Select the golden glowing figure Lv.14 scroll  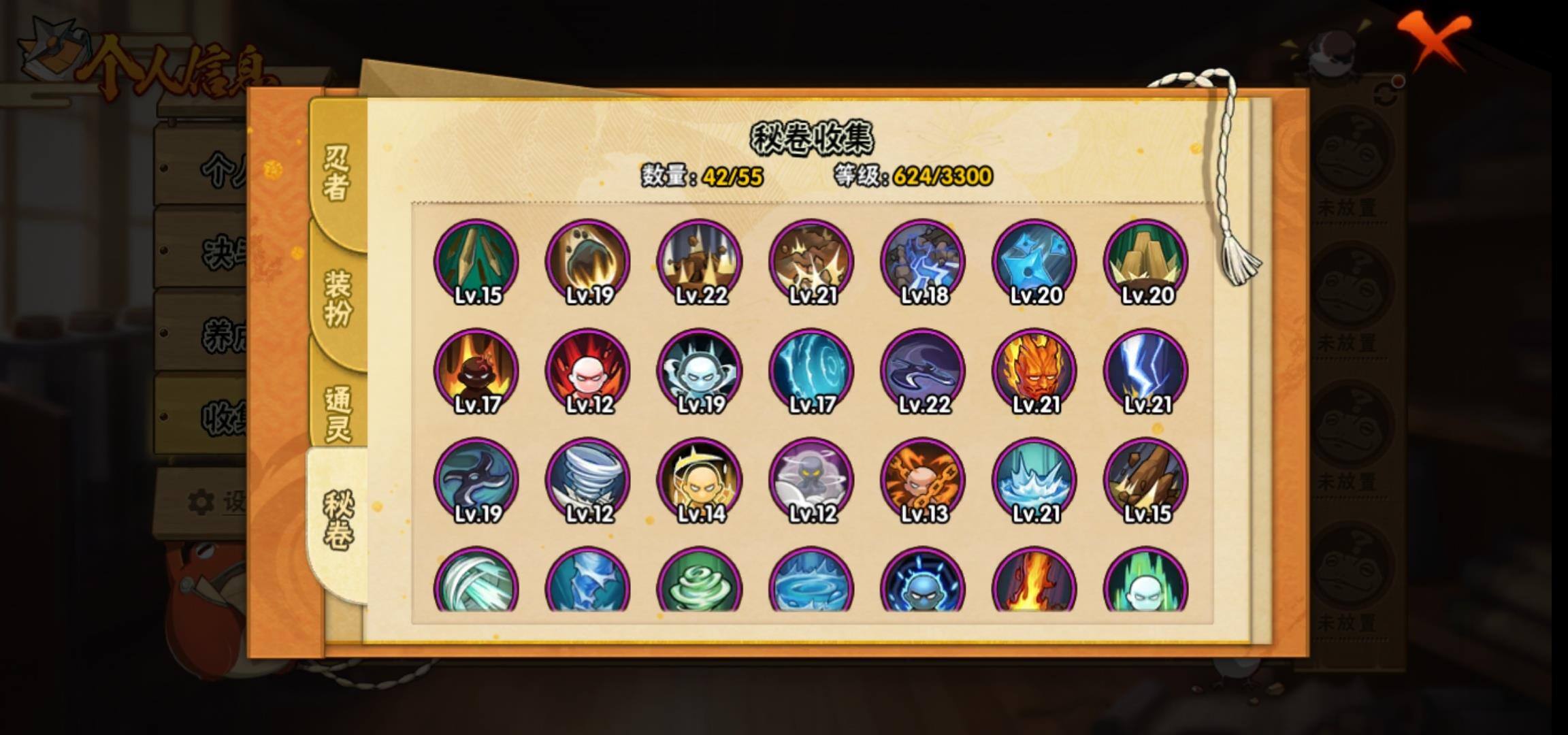click(x=700, y=480)
